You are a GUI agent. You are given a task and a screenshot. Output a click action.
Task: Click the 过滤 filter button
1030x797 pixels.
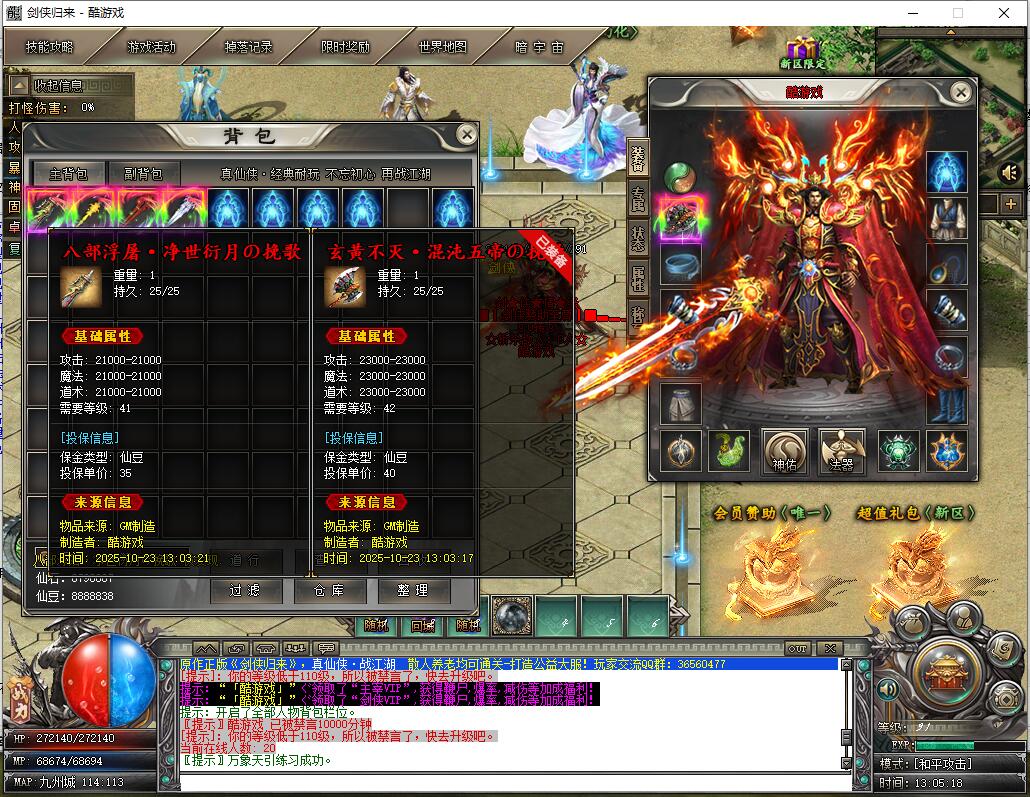point(245,591)
